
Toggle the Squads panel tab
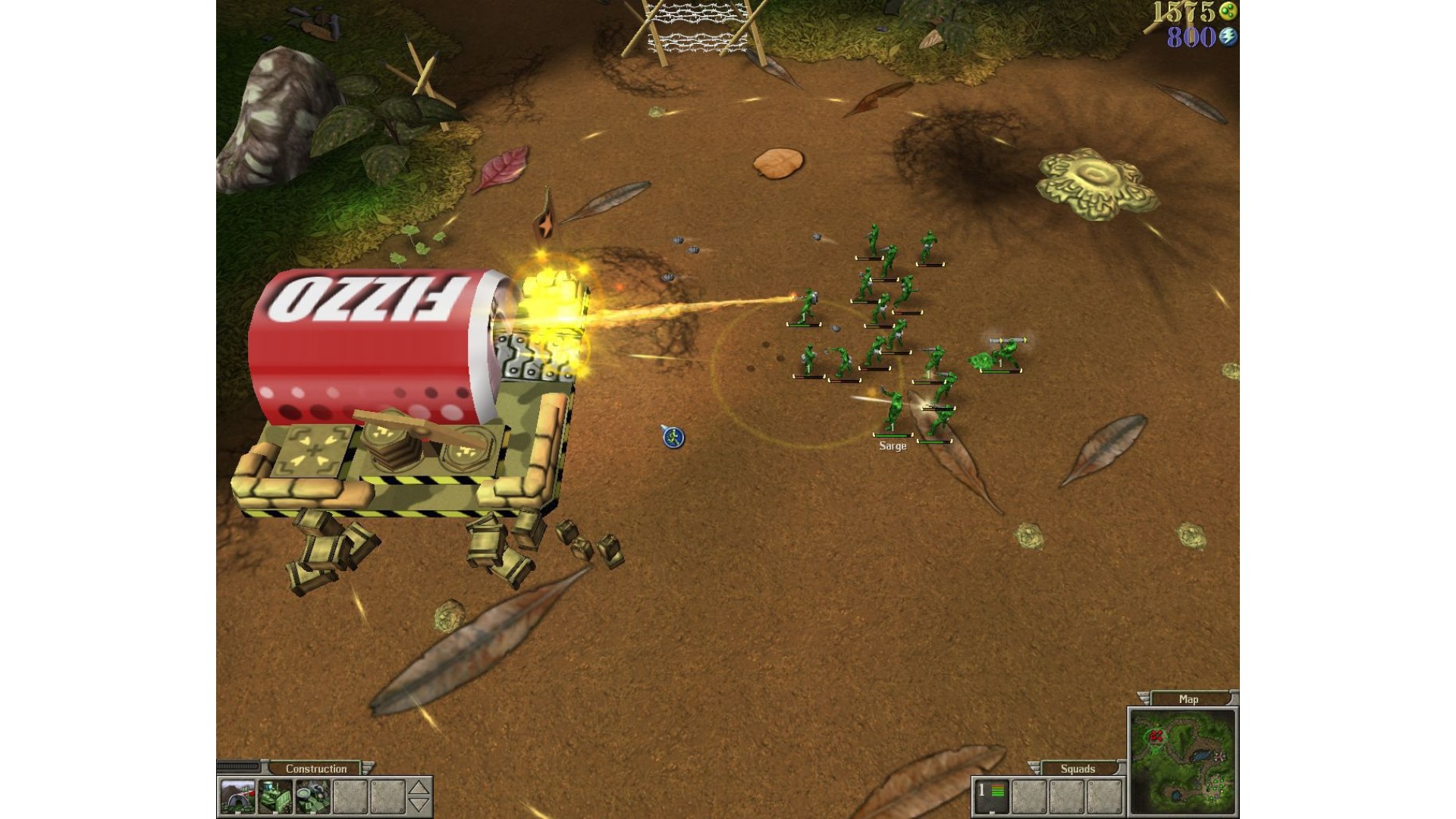[1078, 768]
